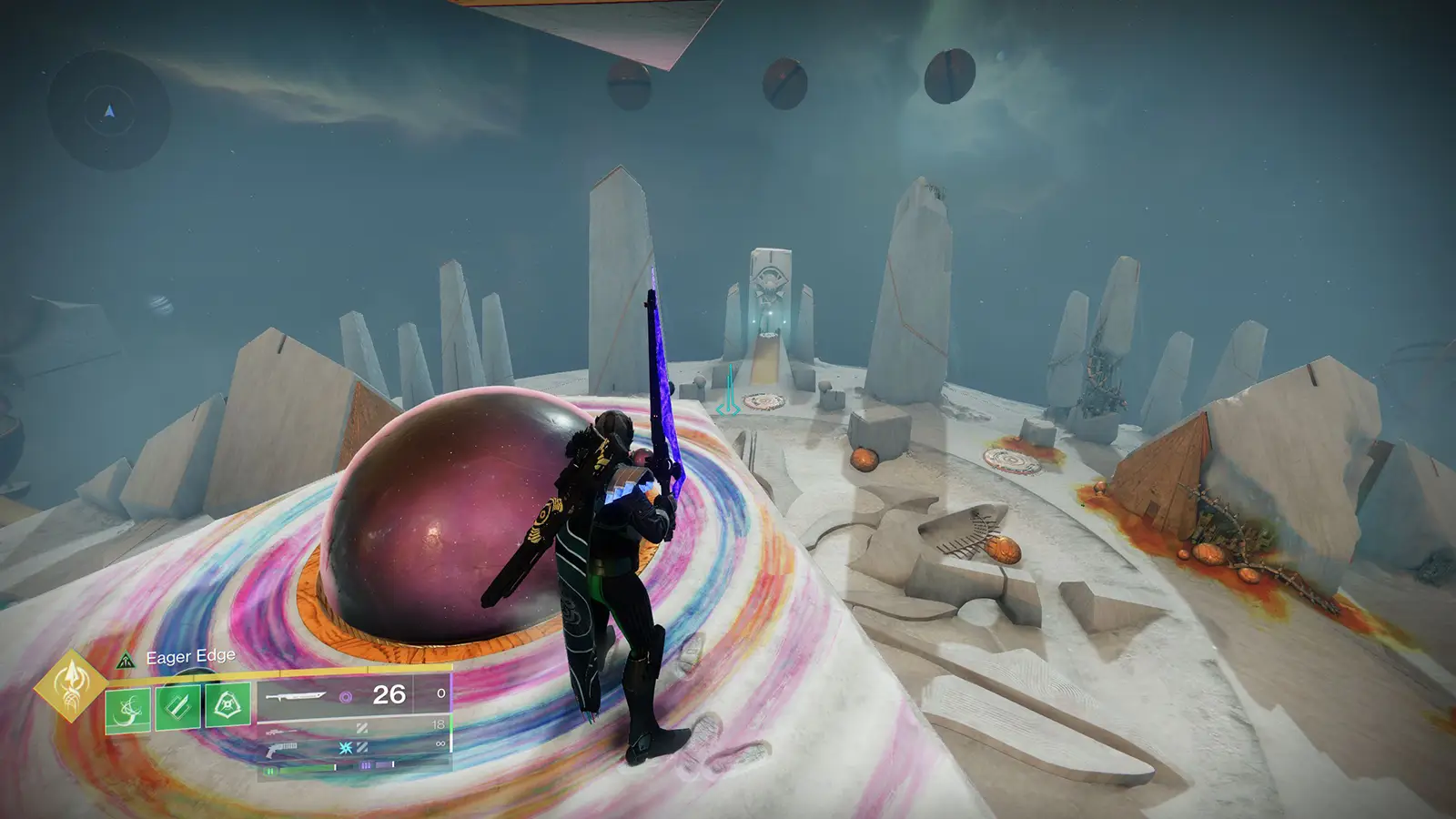Click the purple segmented meter at bottom right of HUD
Image resolution: width=1456 pixels, height=819 pixels.
[374, 764]
